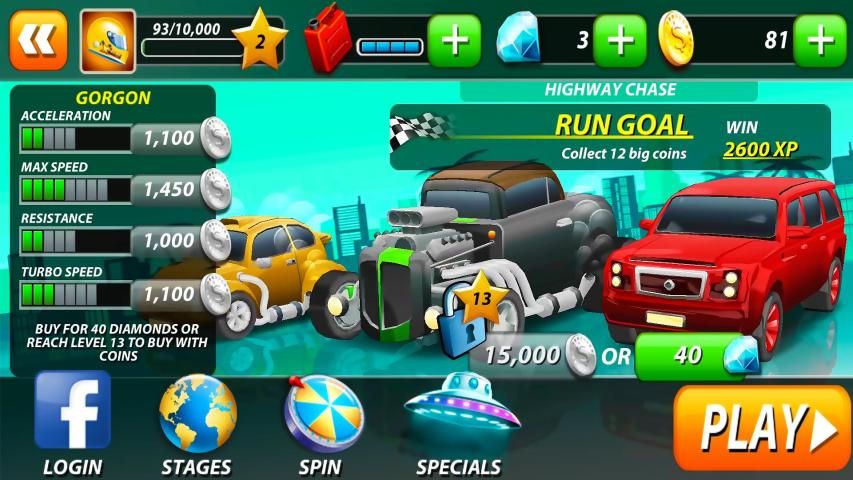Add gold coins with the plus button
Image resolution: width=853 pixels, height=480 pixels.
tap(819, 41)
